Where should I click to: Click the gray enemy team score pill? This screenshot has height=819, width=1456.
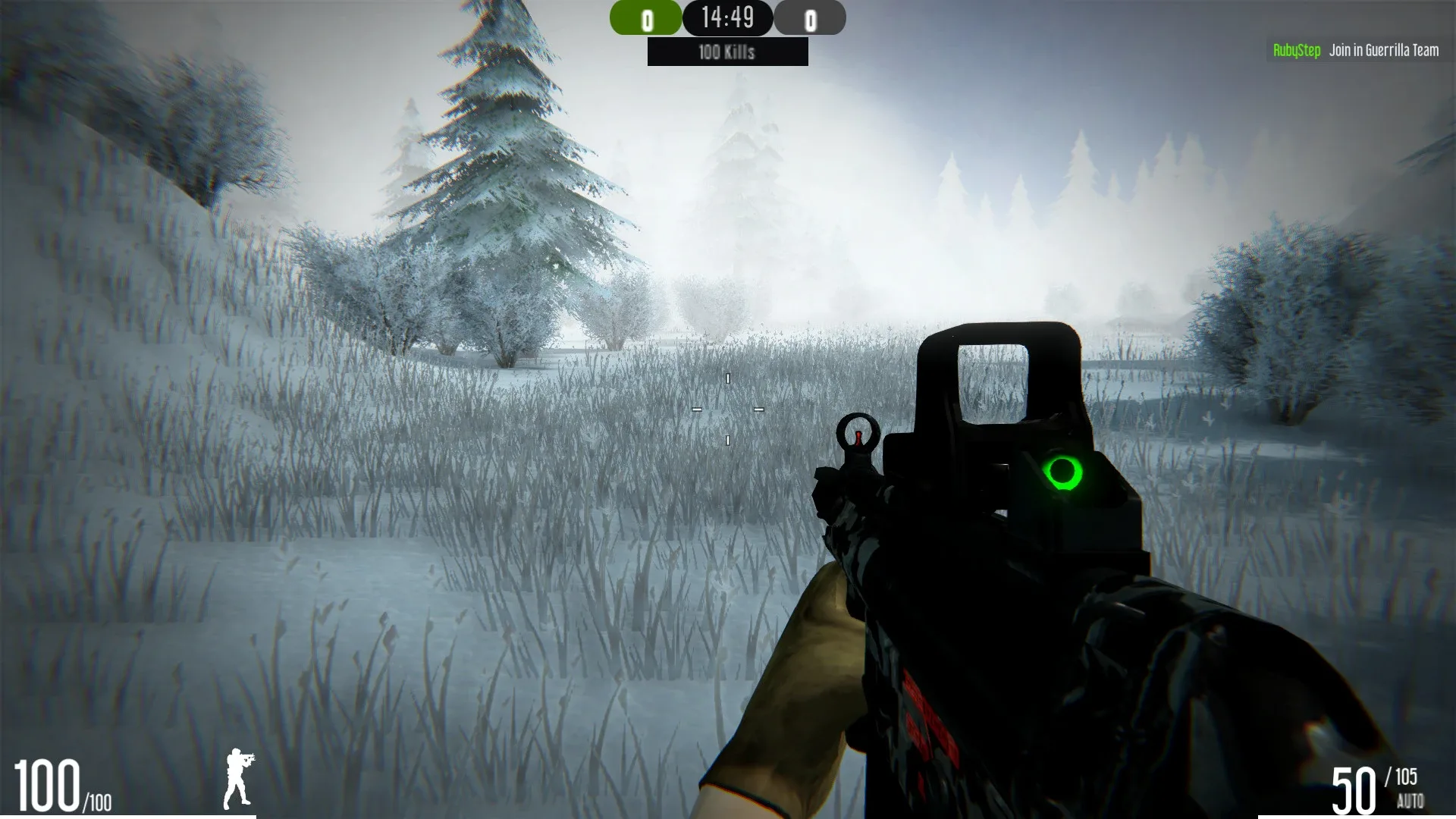[x=810, y=18]
